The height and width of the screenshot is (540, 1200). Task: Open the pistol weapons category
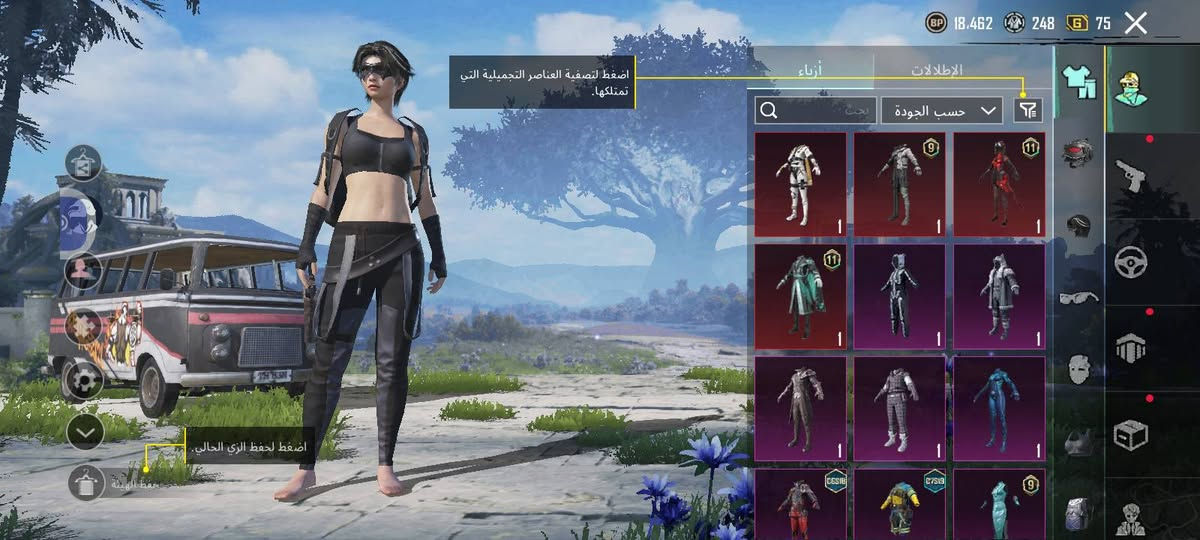click(x=1131, y=177)
